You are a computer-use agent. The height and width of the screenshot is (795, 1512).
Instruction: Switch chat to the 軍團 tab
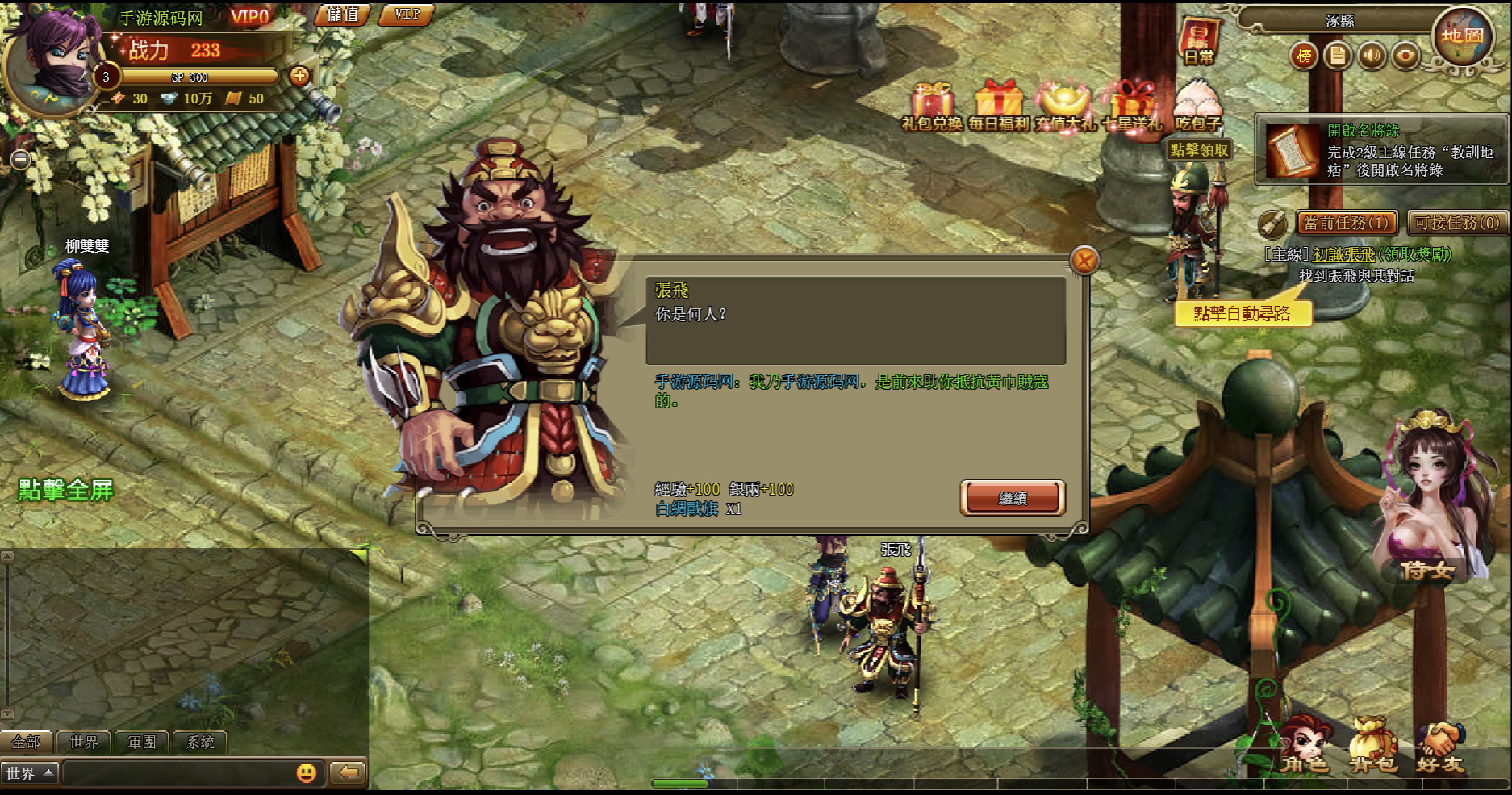(x=142, y=742)
